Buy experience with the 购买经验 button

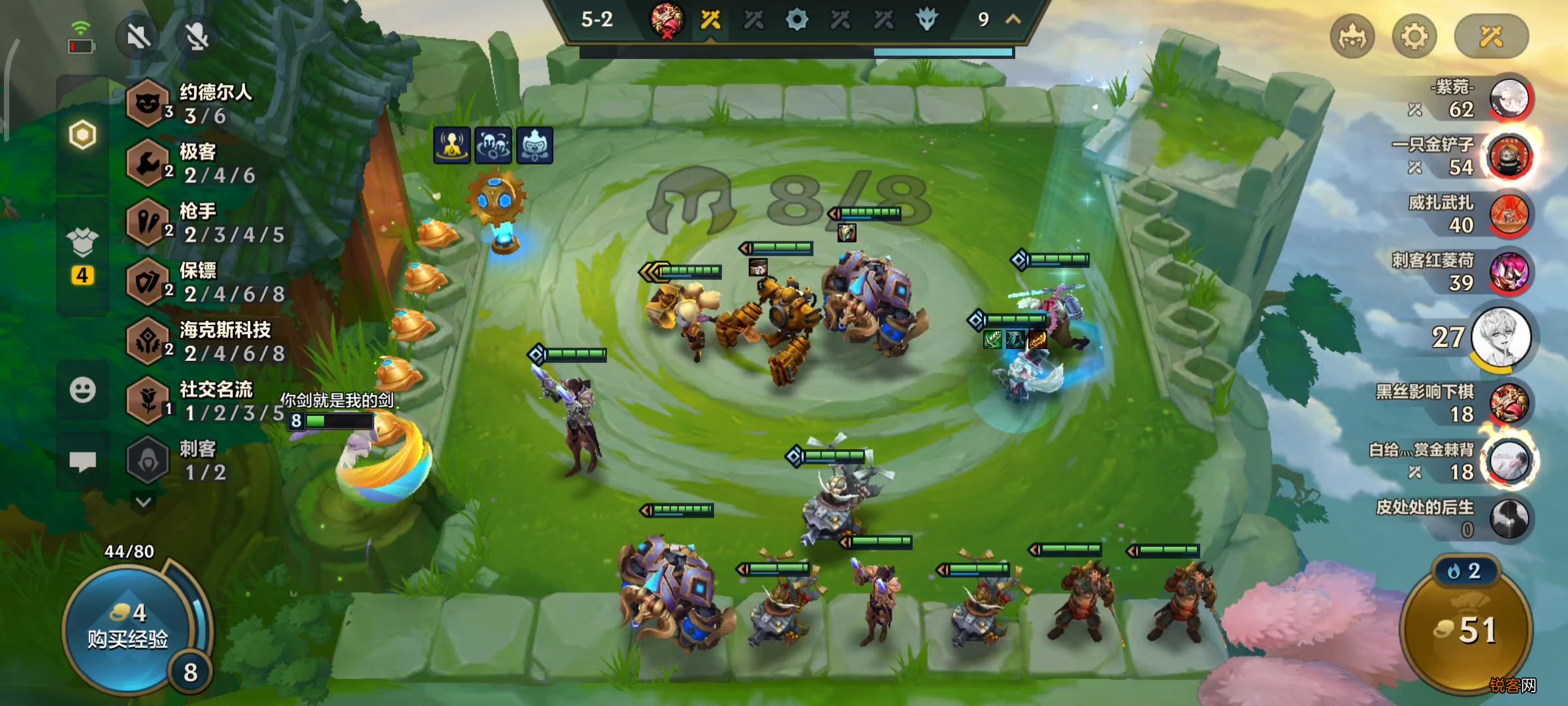[x=127, y=629]
